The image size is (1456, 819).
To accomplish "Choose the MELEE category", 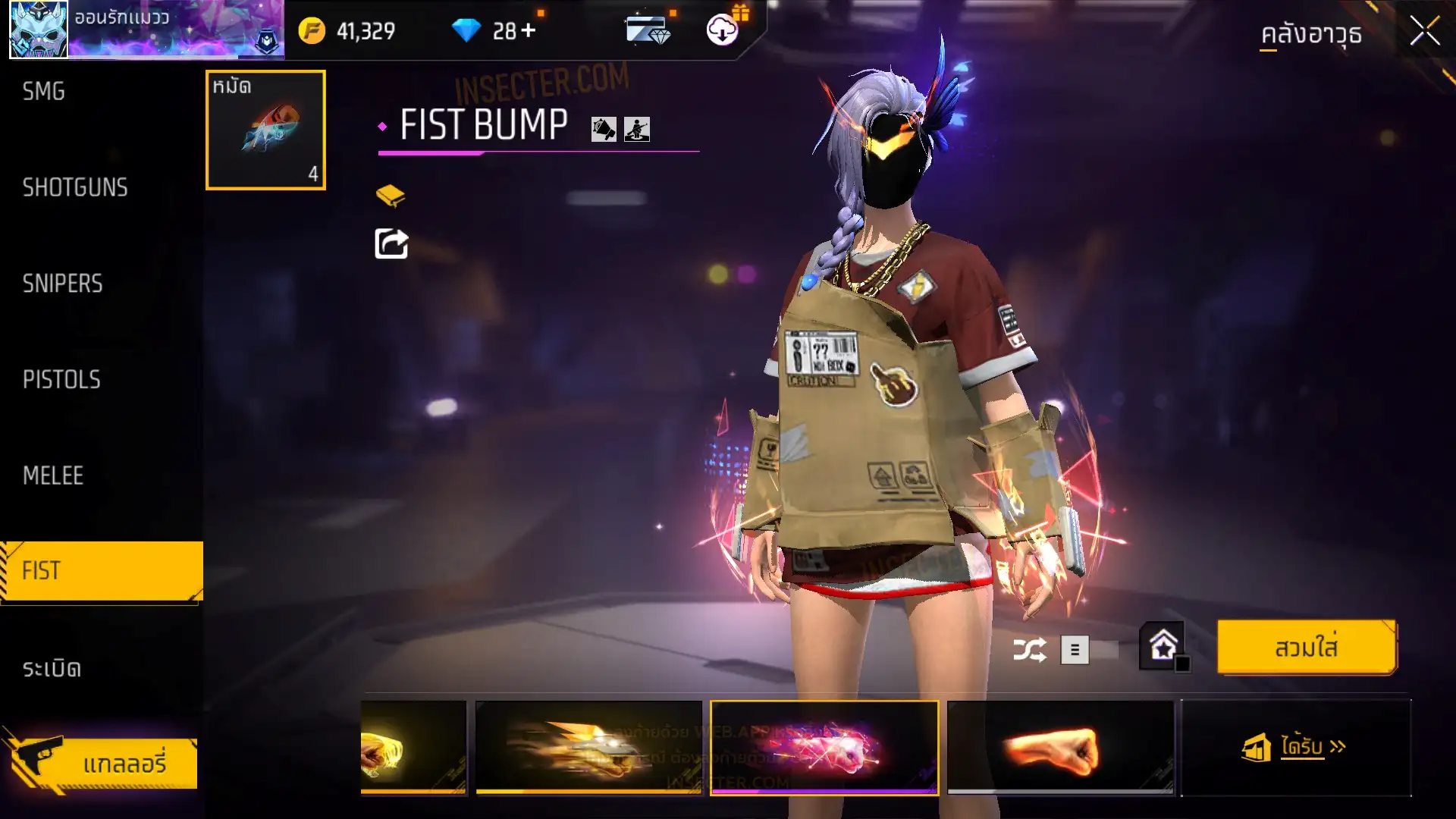I will (x=53, y=475).
